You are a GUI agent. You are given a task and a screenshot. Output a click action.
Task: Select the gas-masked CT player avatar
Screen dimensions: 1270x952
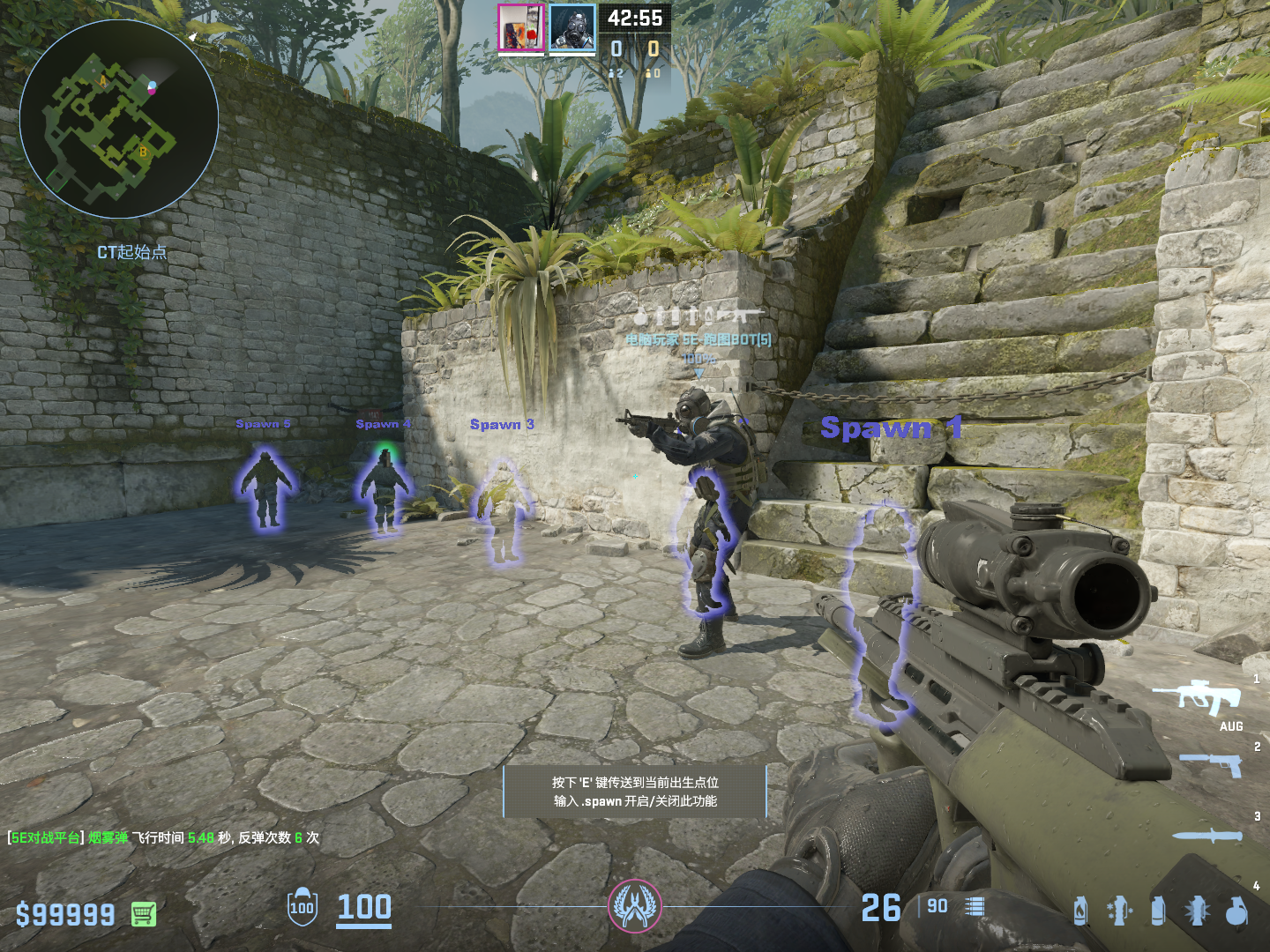tap(572, 28)
